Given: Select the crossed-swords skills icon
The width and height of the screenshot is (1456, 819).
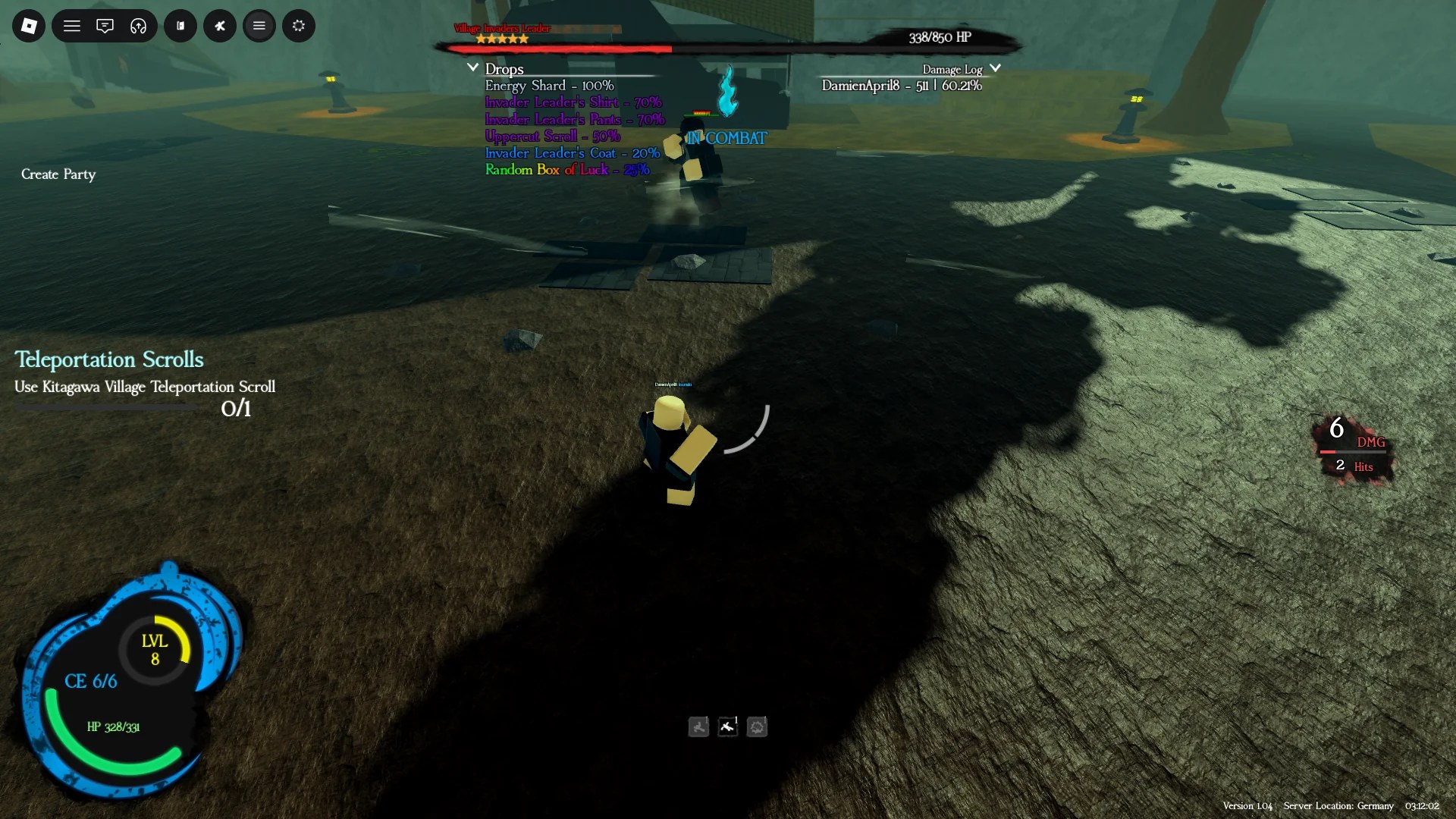Looking at the screenshot, I should pos(220,25).
